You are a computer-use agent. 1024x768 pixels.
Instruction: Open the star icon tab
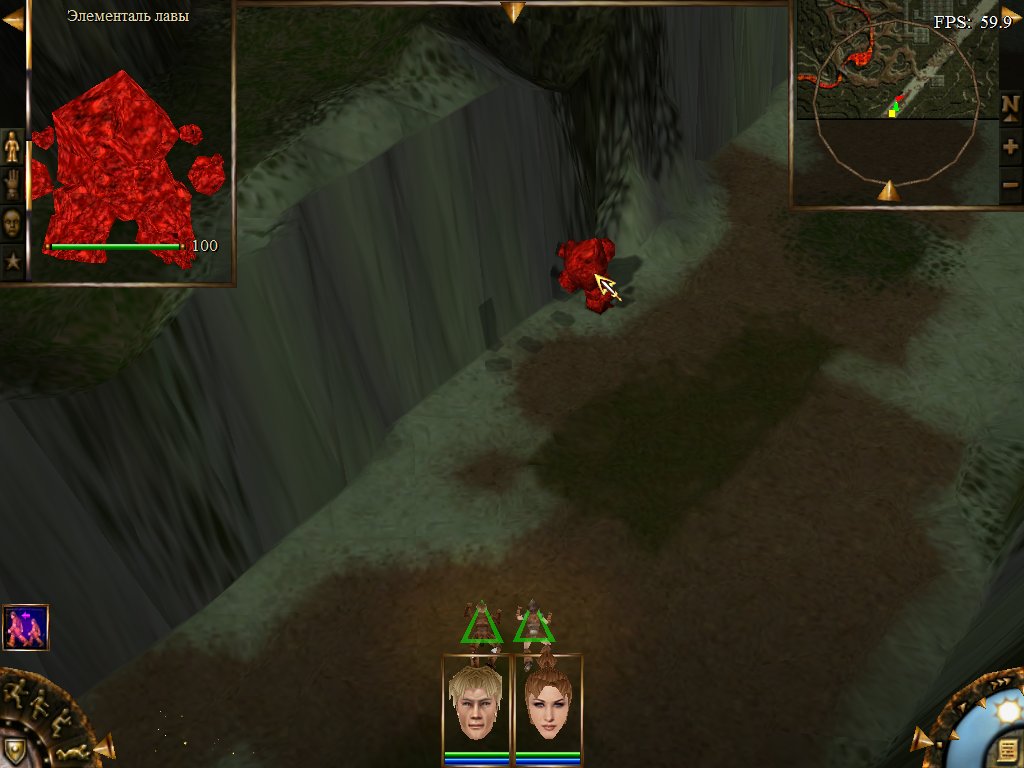pyautogui.click(x=12, y=262)
